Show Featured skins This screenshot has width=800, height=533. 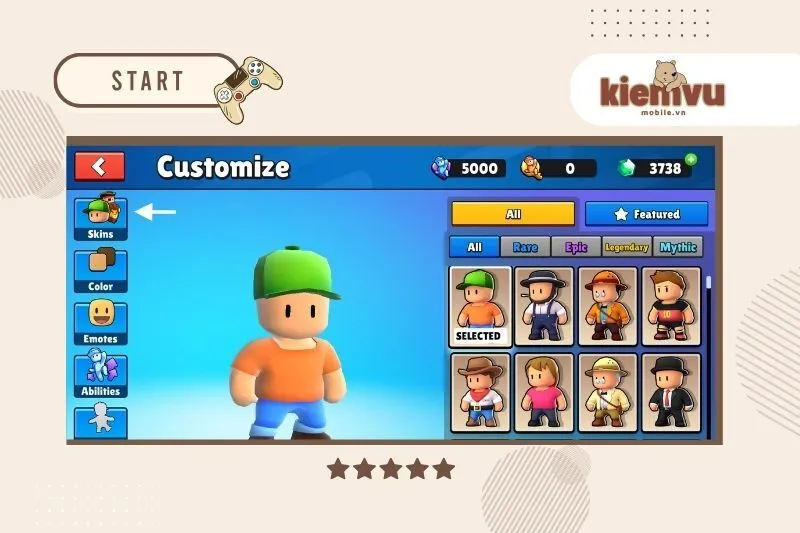coord(646,214)
